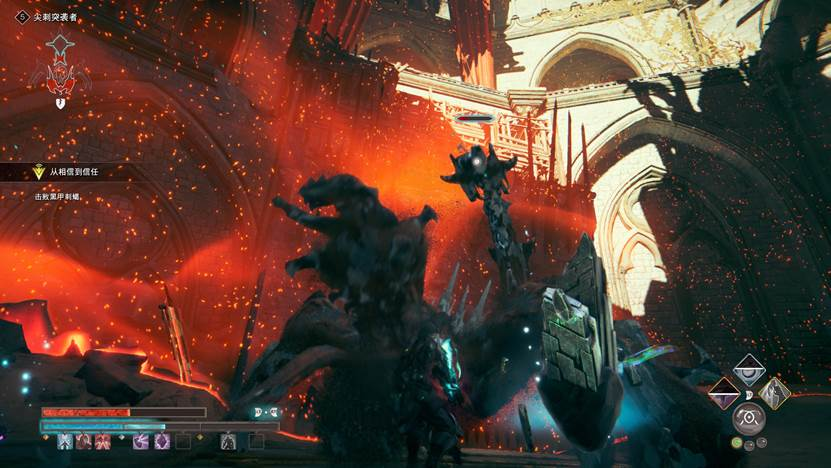This screenshot has width=831, height=468.
Task: Activate the left orange-bordered diamond ability
Action: [x=723, y=393]
